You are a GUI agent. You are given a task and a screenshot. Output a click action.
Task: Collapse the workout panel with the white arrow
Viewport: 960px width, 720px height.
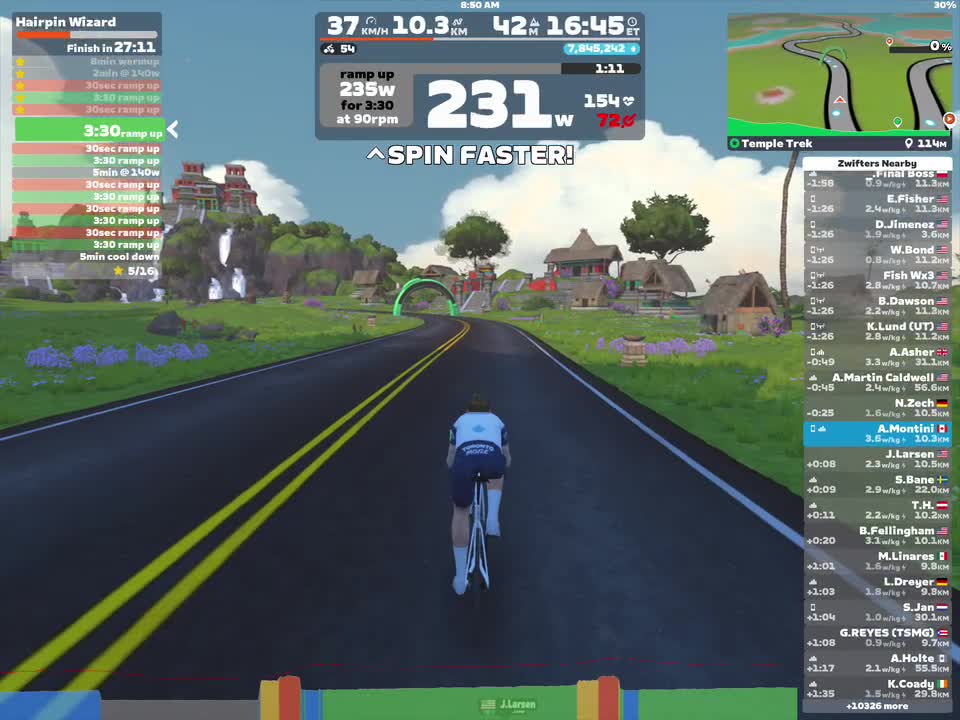tap(173, 129)
